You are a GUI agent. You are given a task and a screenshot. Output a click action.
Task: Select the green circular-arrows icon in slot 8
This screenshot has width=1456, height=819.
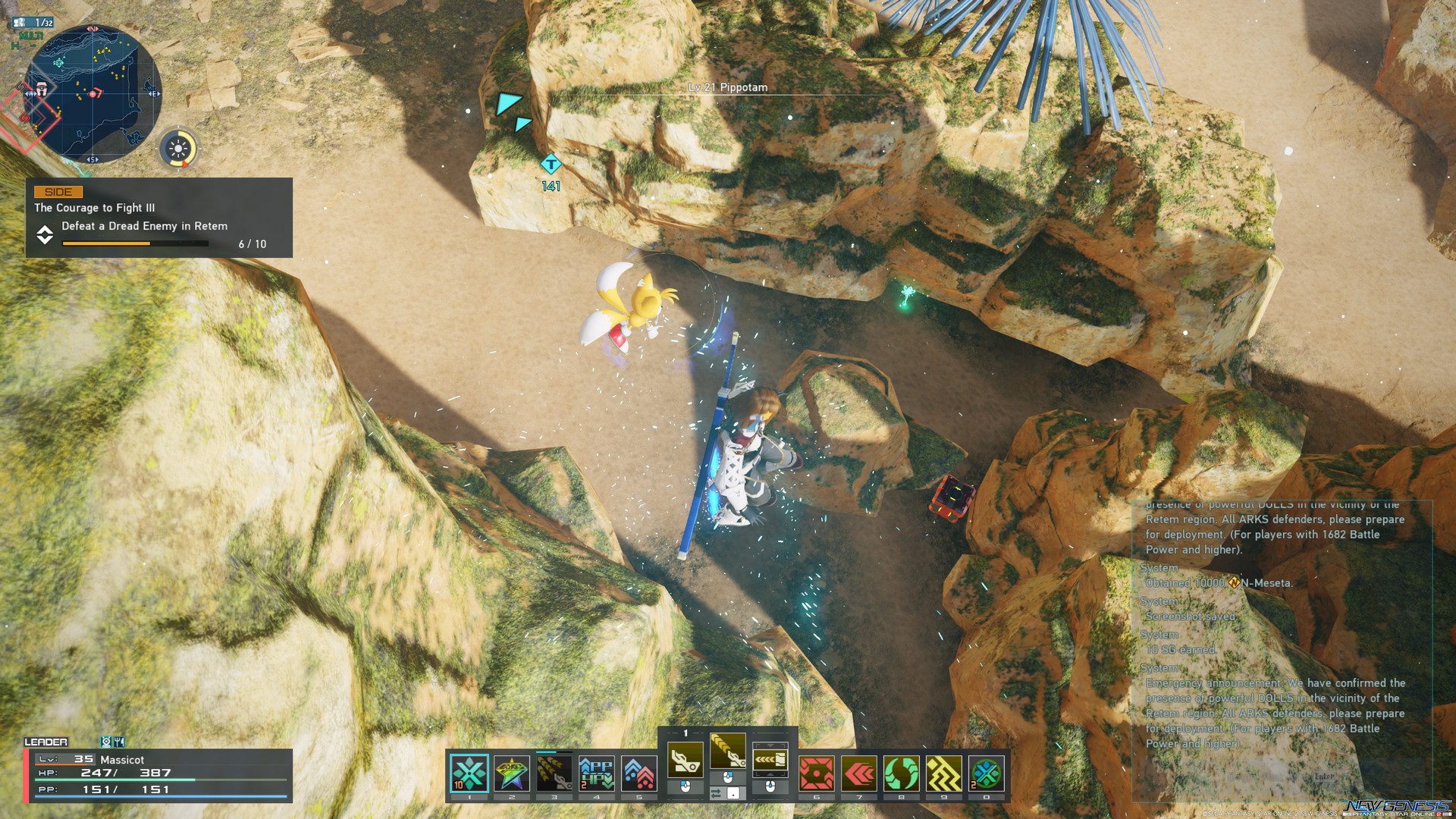[x=902, y=772]
